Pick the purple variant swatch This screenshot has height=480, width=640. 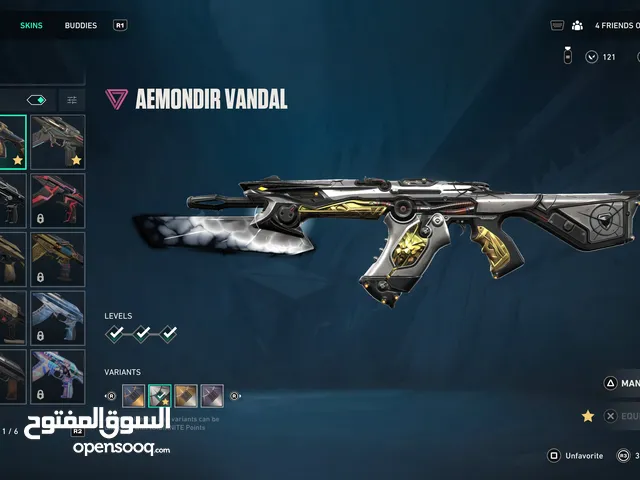click(x=212, y=395)
